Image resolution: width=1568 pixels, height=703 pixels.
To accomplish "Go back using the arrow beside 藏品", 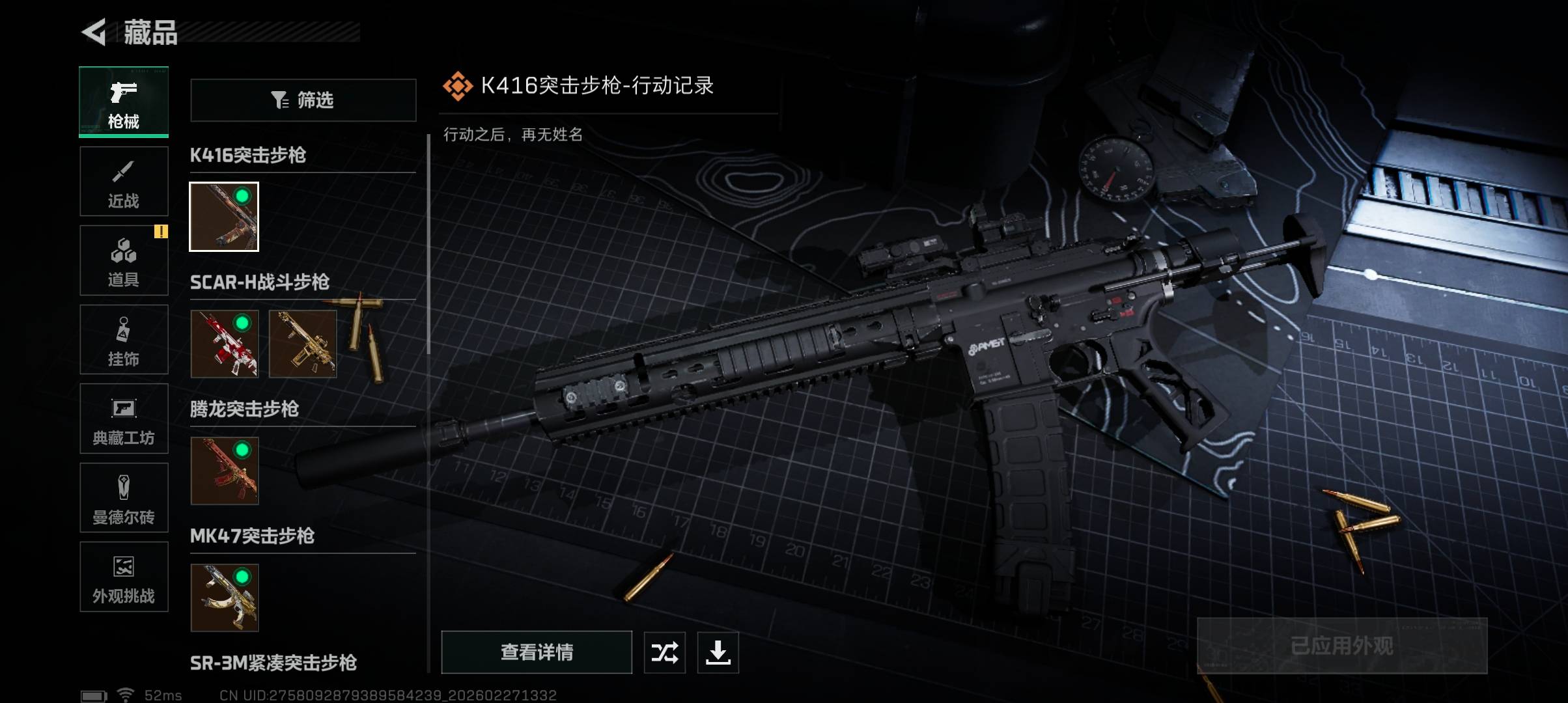I will tap(94, 33).
